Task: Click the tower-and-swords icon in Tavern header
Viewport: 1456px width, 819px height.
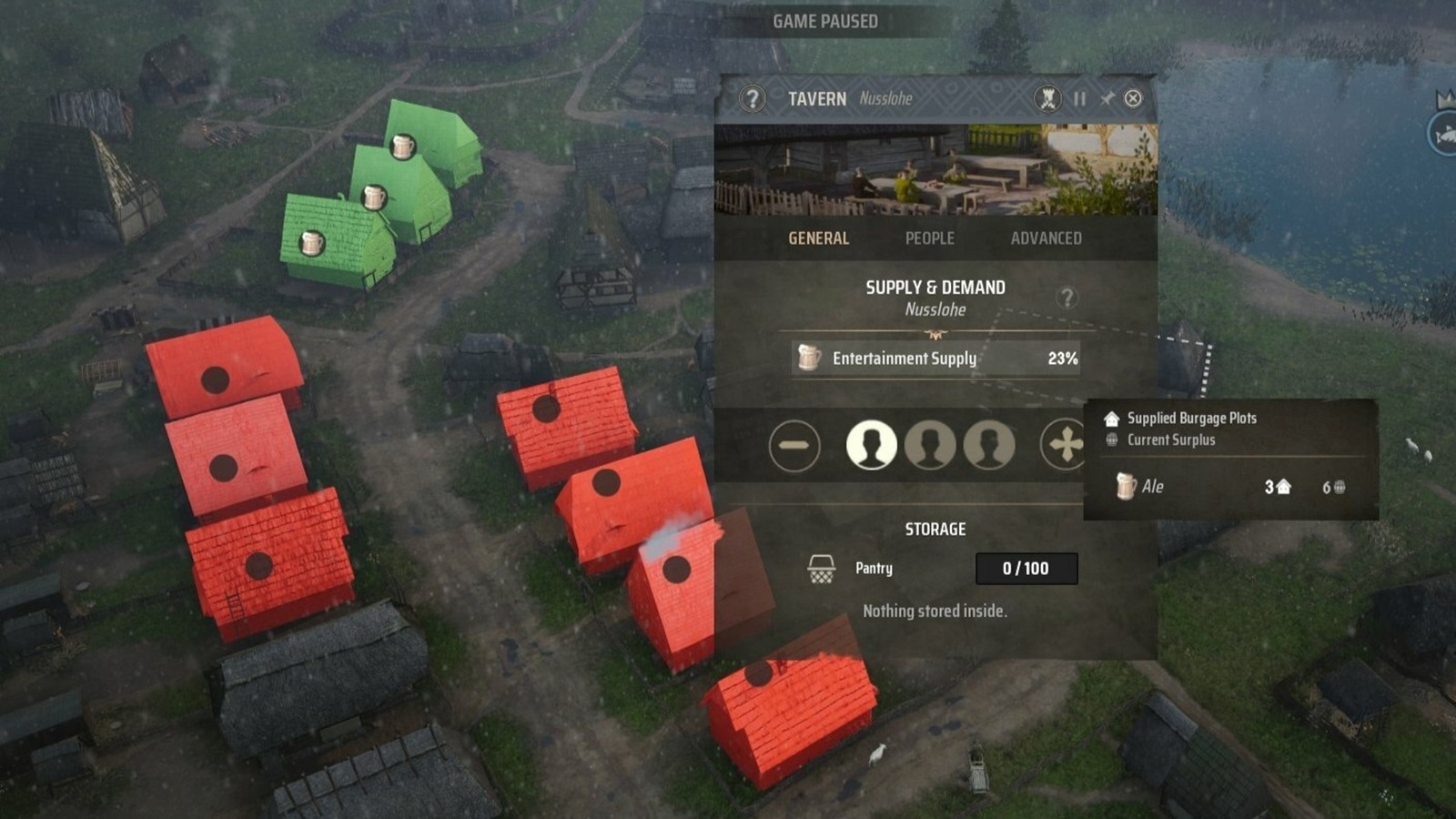Action: click(1047, 98)
